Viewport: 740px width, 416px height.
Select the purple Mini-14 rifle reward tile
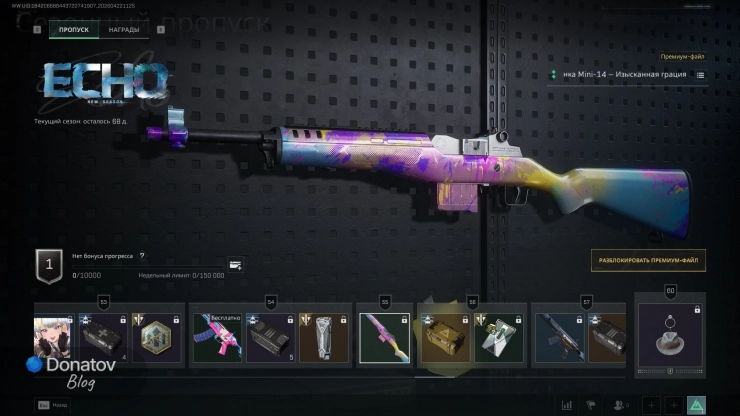pos(384,338)
